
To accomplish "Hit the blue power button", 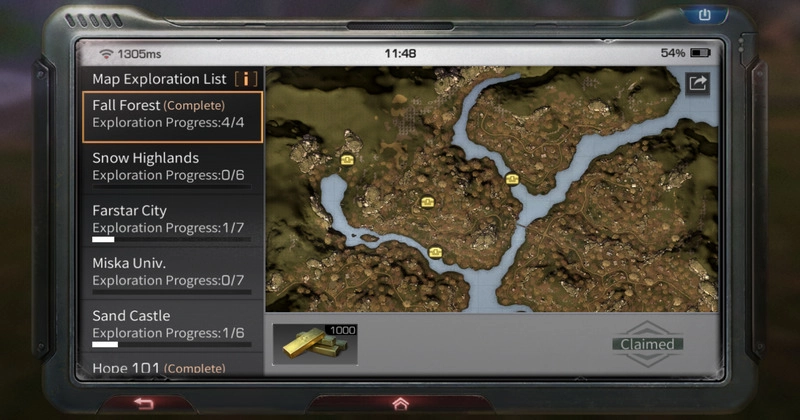I will 703,15.
